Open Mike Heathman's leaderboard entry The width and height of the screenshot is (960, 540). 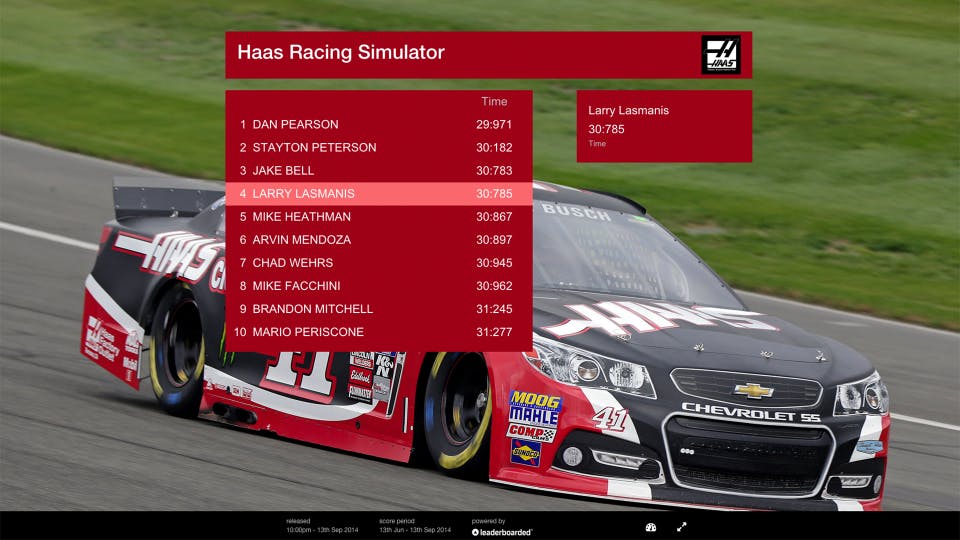[x=378, y=217]
